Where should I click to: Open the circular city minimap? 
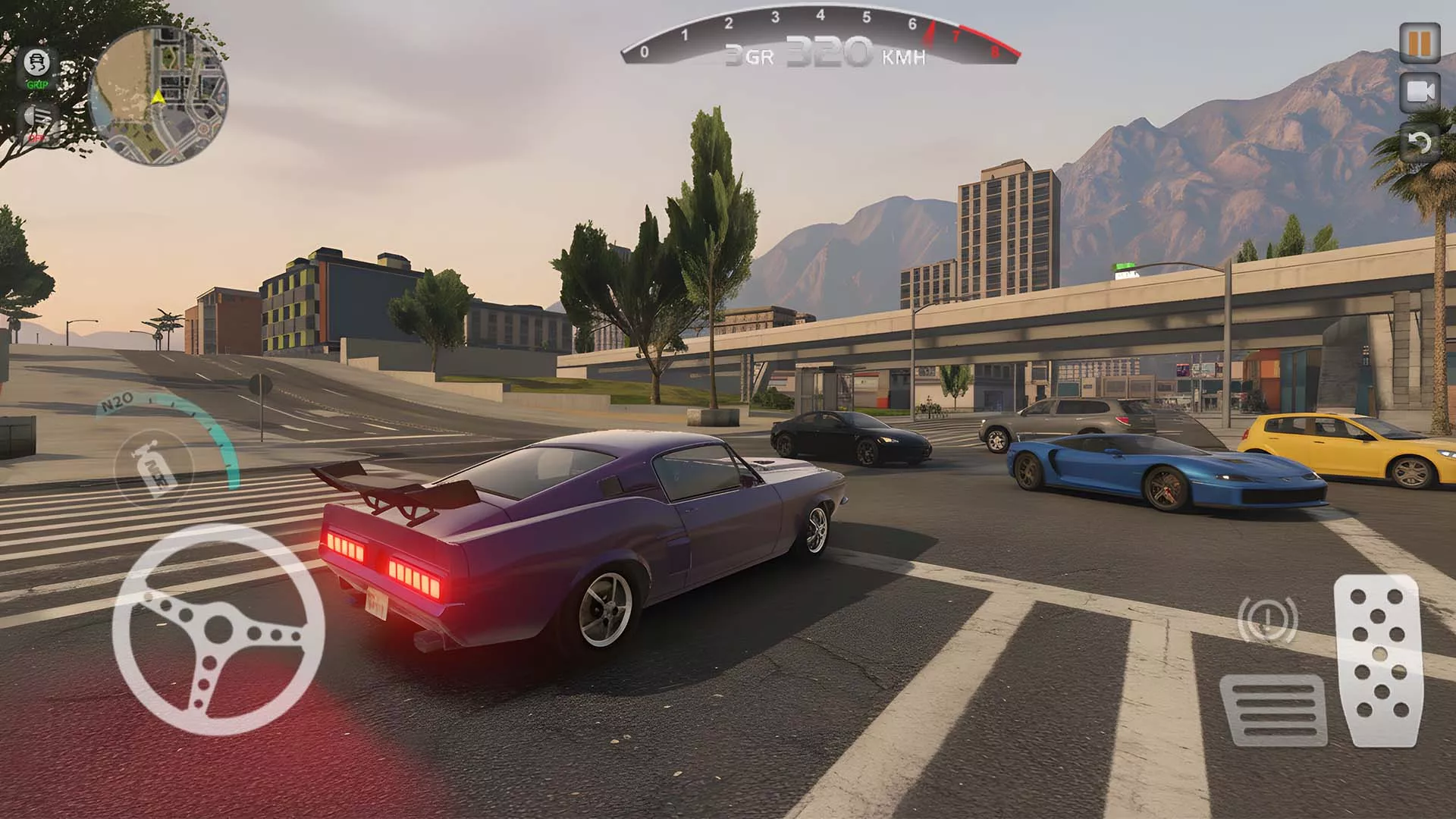point(158,96)
